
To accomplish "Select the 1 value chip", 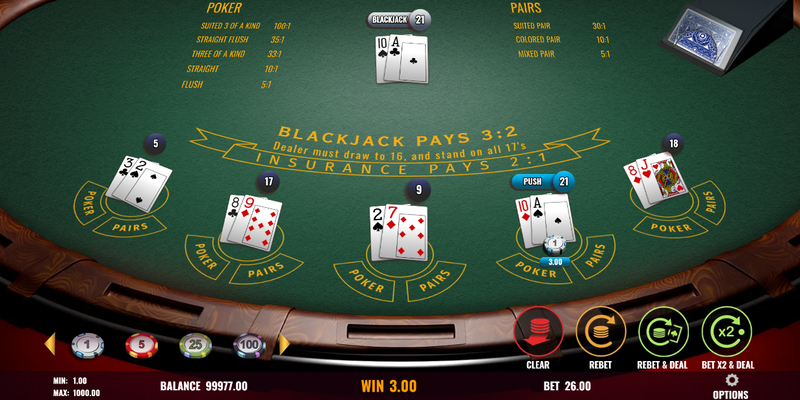I will pyautogui.click(x=87, y=346).
